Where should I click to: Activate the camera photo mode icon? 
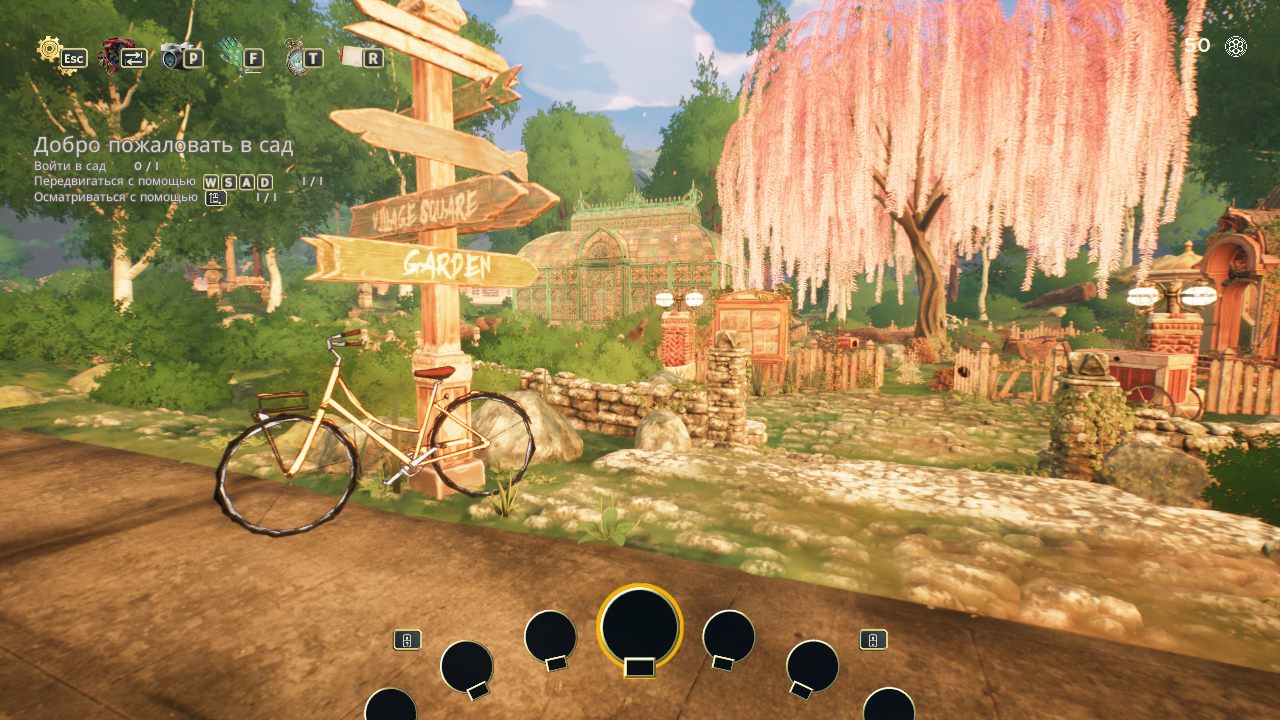click(x=174, y=55)
